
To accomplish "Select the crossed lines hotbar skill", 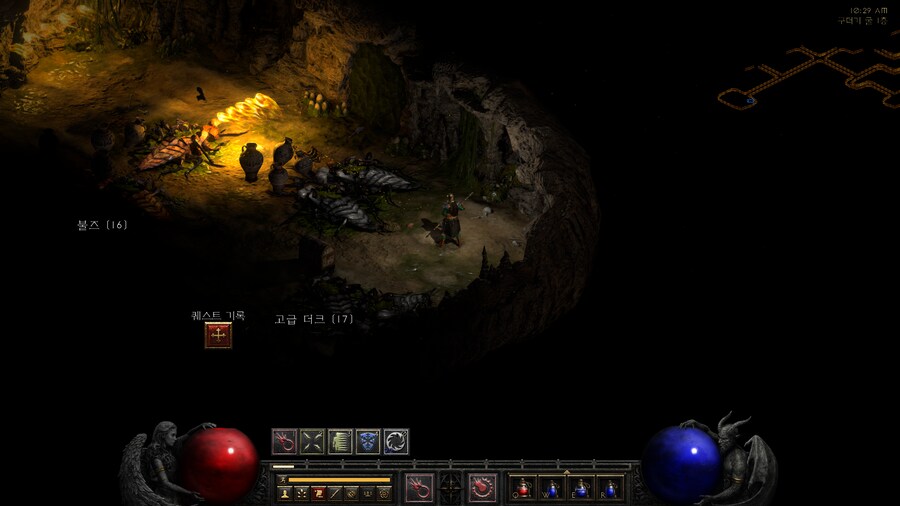I will [313, 441].
